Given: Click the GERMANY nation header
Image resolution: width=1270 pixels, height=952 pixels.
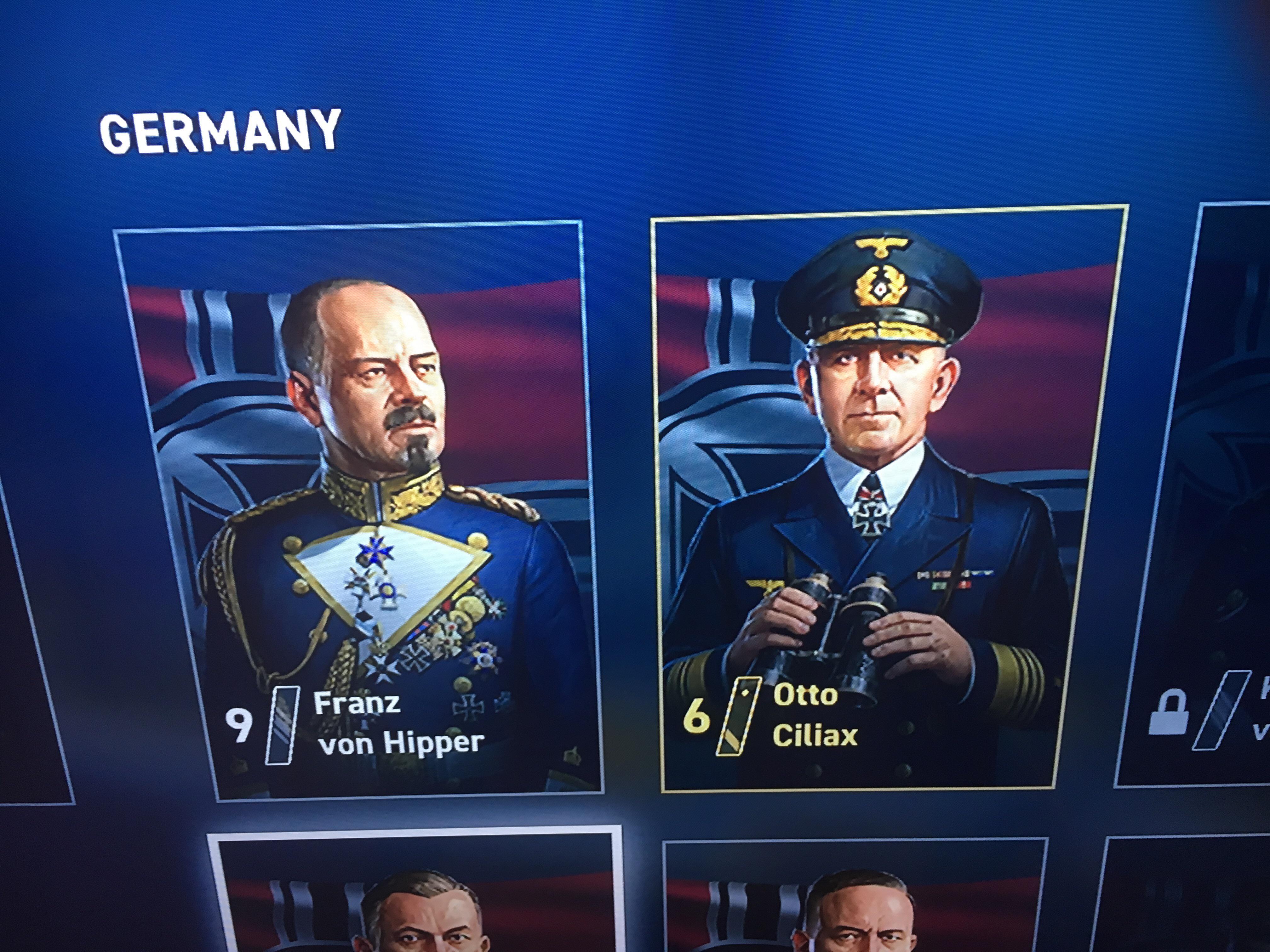Looking at the screenshot, I should 218,131.
